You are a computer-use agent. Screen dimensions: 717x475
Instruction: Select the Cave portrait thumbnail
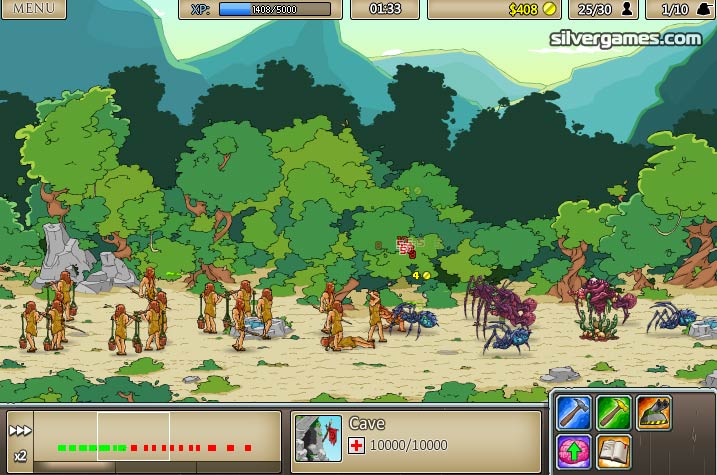pyautogui.click(x=317, y=438)
